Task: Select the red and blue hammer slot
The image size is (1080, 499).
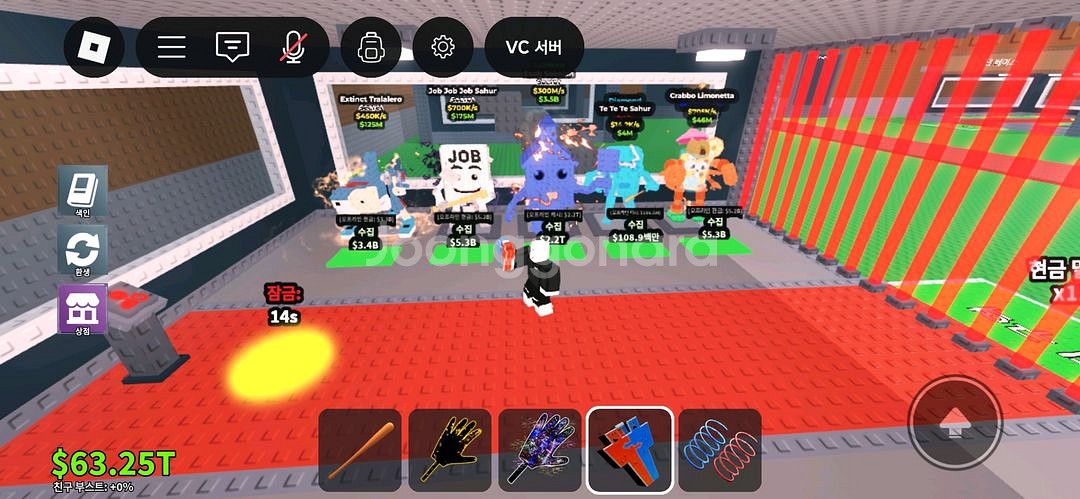Action: click(x=629, y=450)
